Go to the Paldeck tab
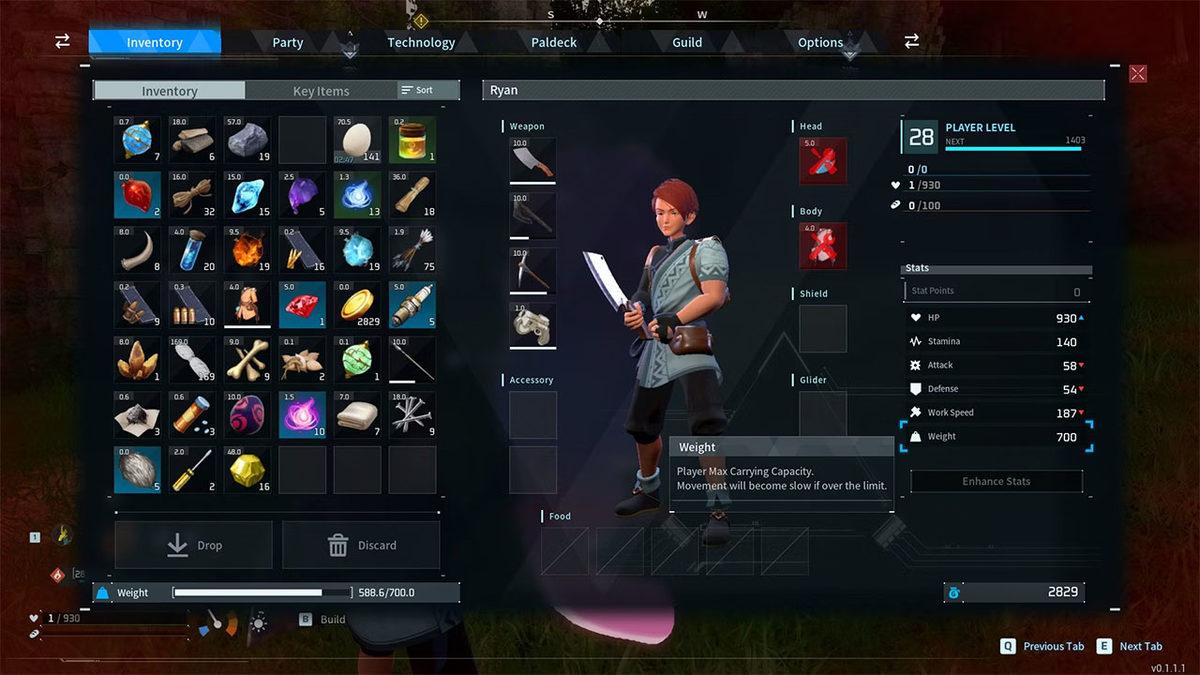 pos(554,42)
